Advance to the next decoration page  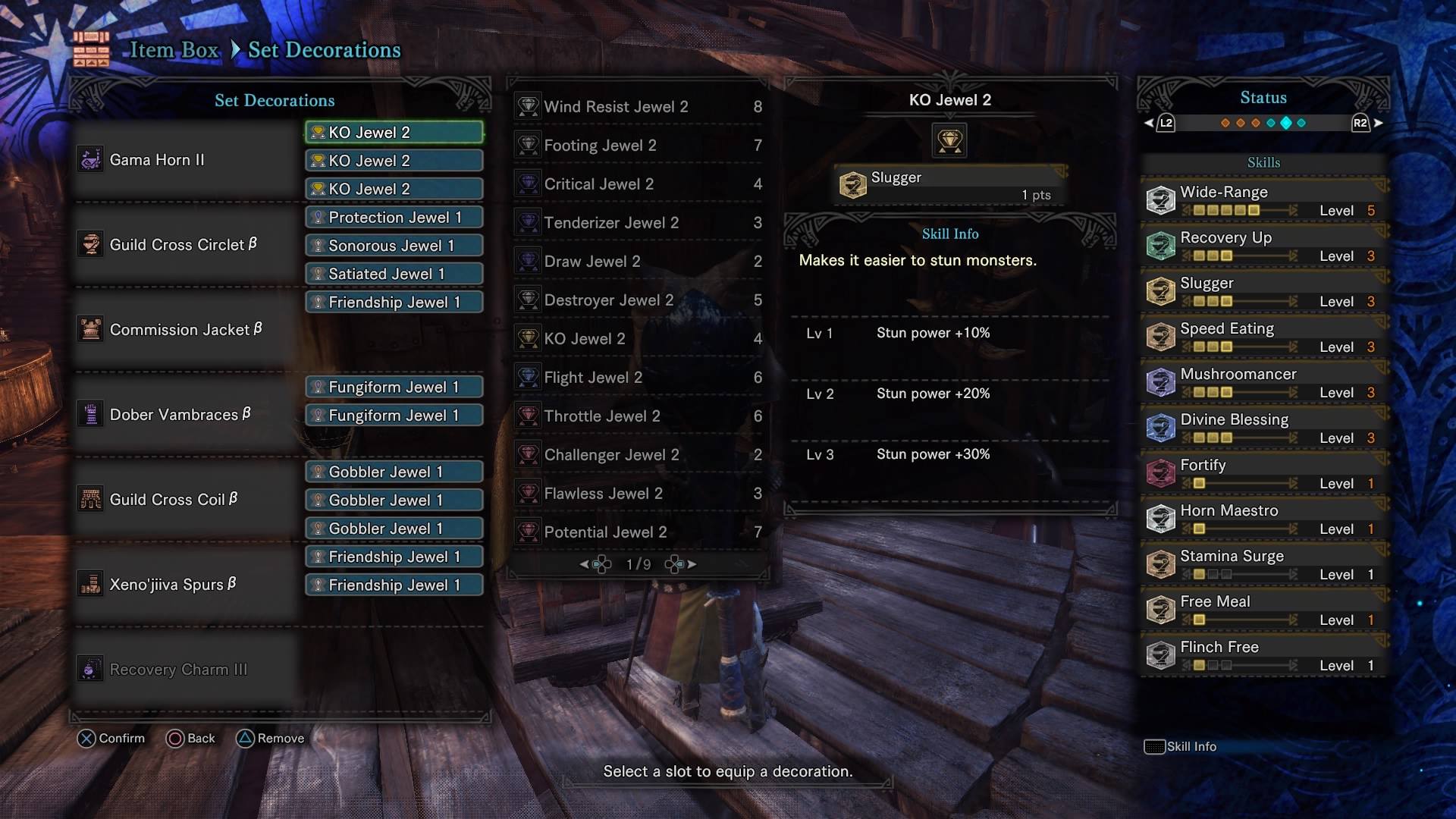pyautogui.click(x=691, y=563)
